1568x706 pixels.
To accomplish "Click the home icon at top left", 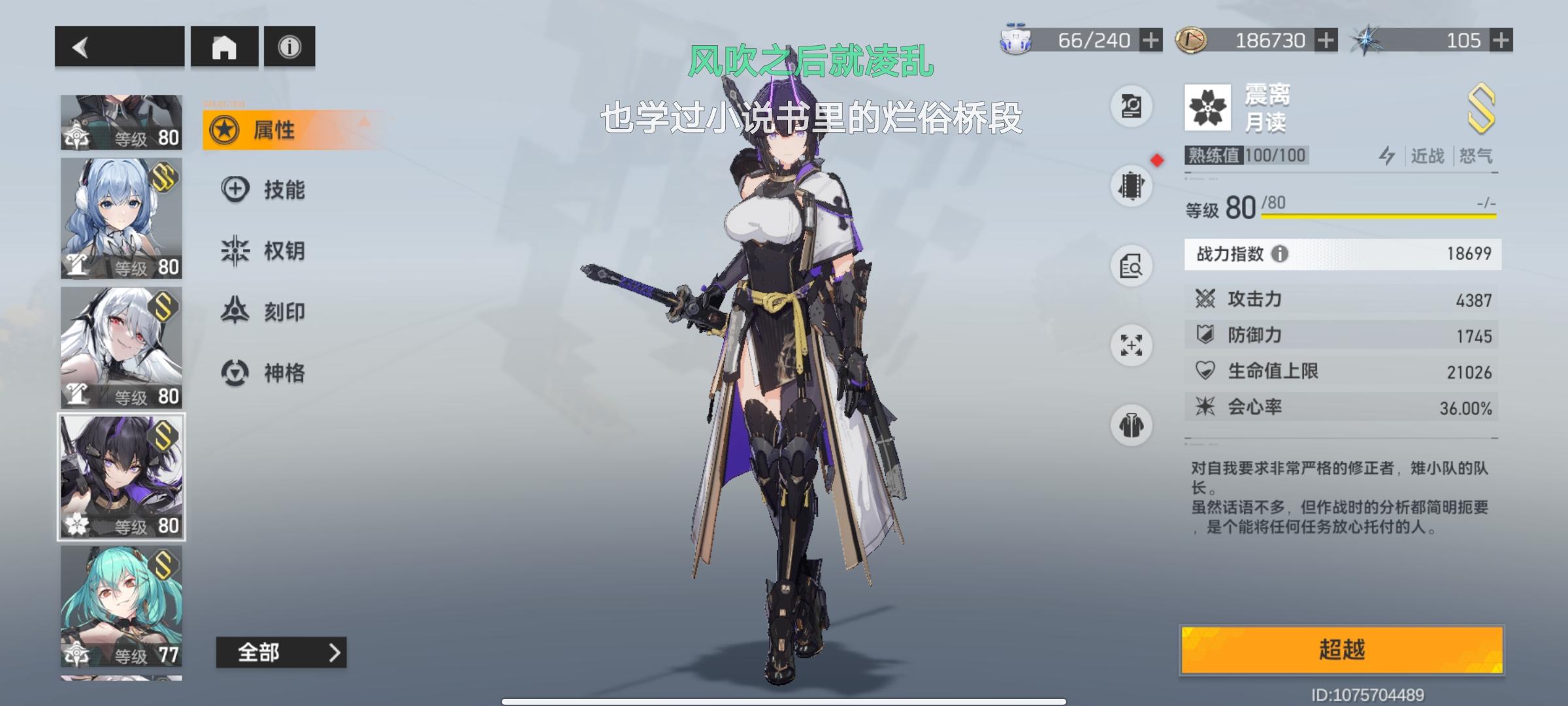I will [225, 46].
